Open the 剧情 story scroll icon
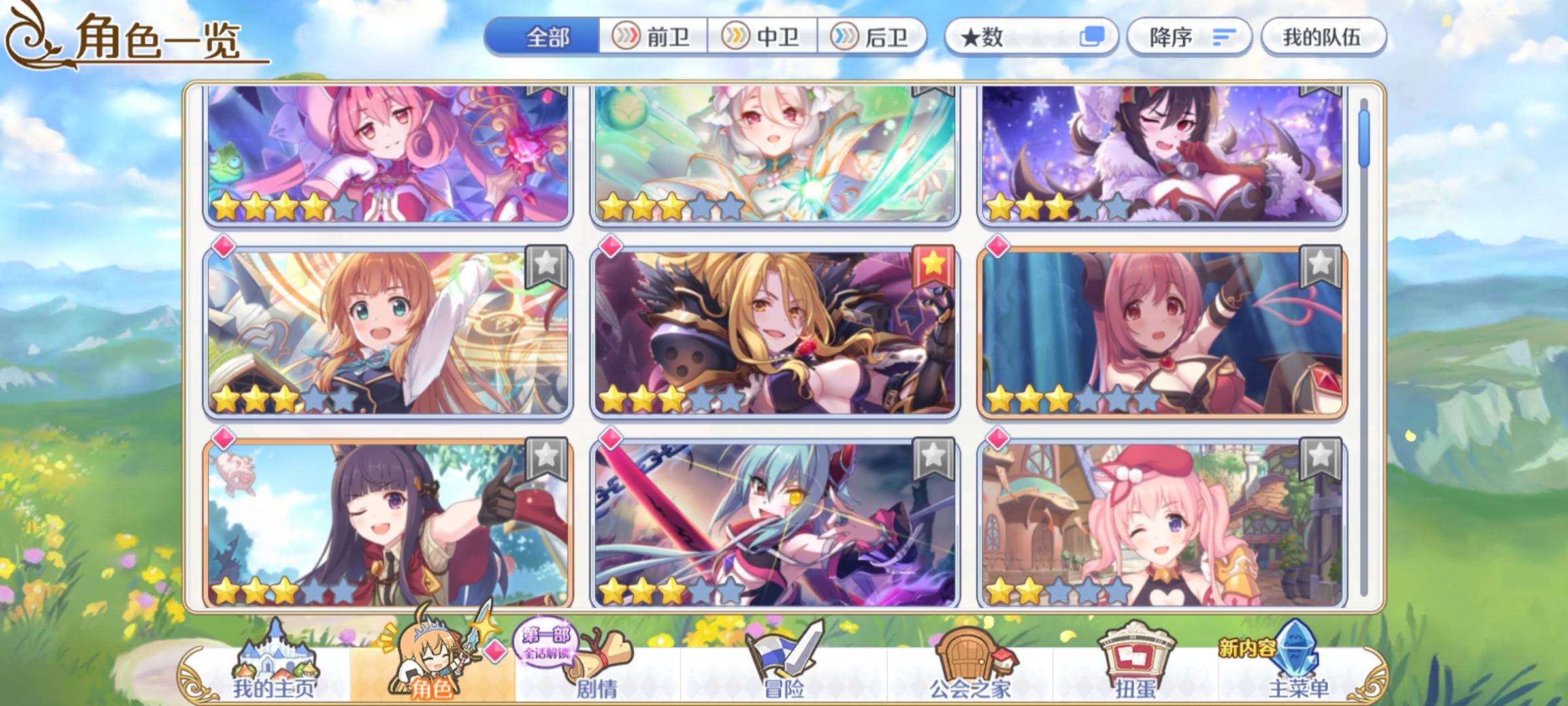The image size is (1568, 706). (598, 654)
